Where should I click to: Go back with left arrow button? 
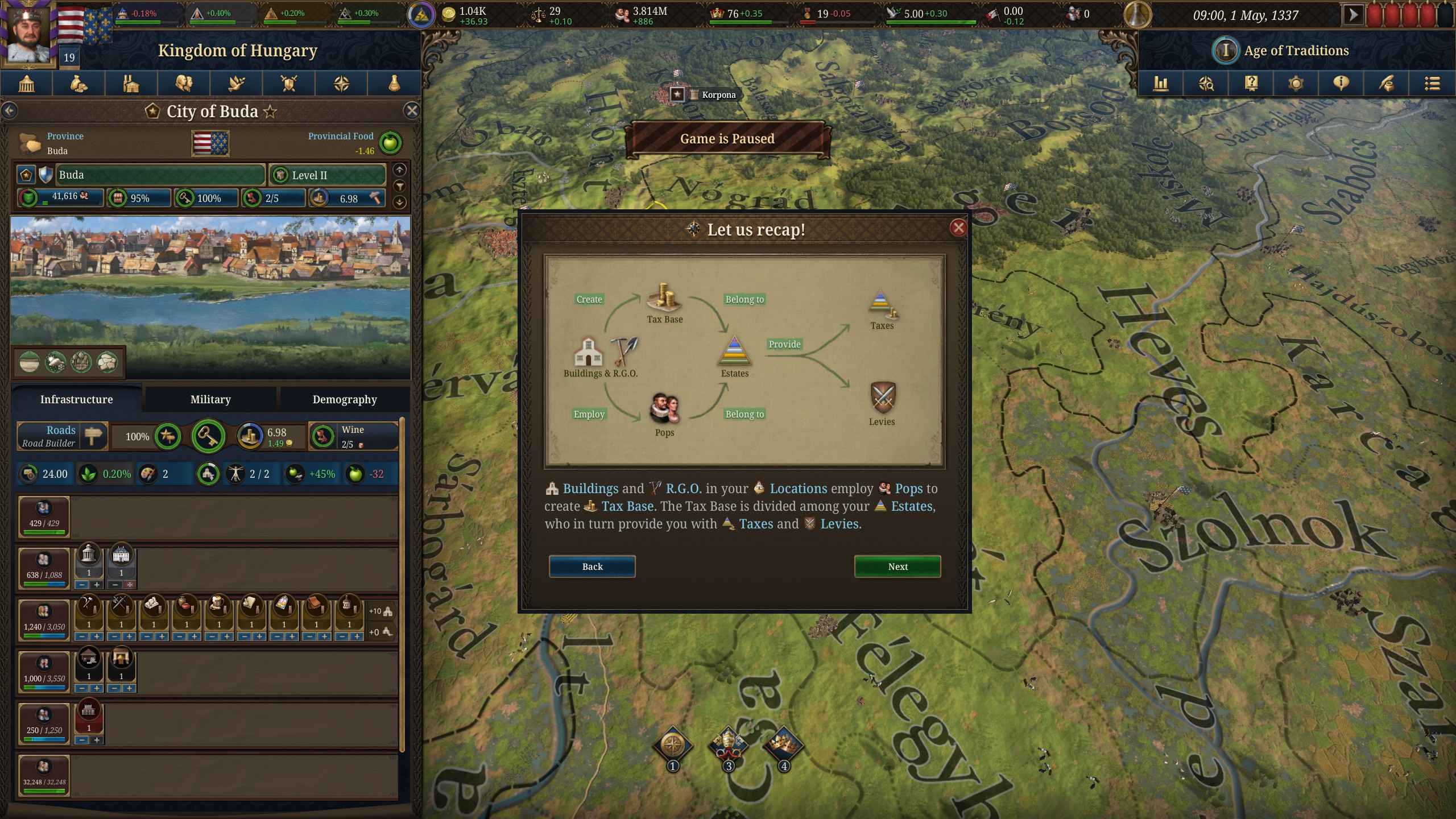pyautogui.click(x=10, y=111)
